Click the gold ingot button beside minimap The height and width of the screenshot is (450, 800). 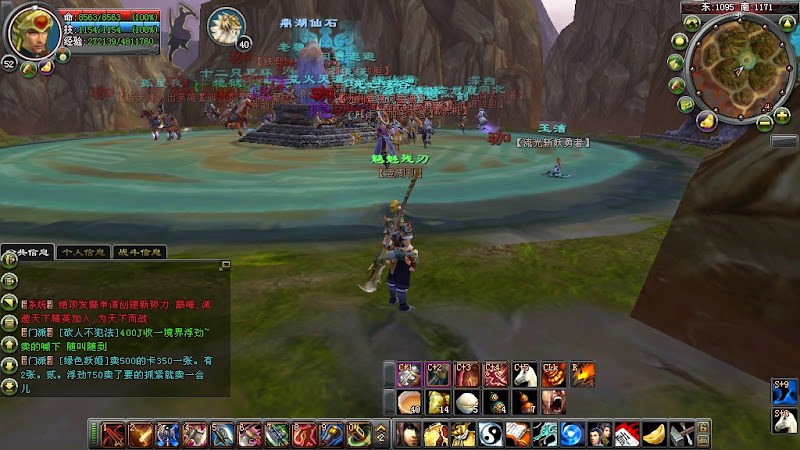705,121
